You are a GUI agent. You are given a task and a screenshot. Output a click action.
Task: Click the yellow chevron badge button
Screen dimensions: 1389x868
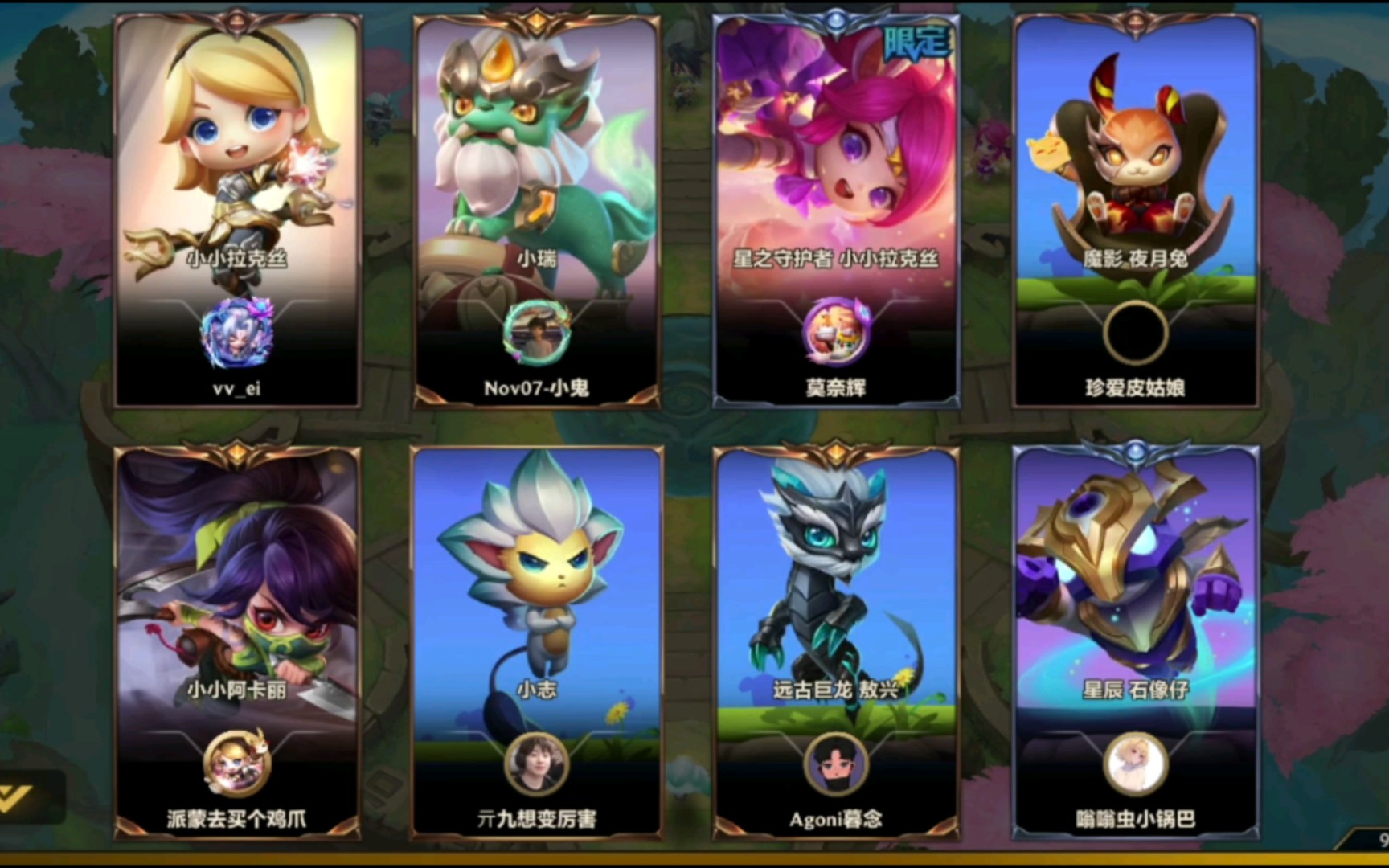point(18,797)
